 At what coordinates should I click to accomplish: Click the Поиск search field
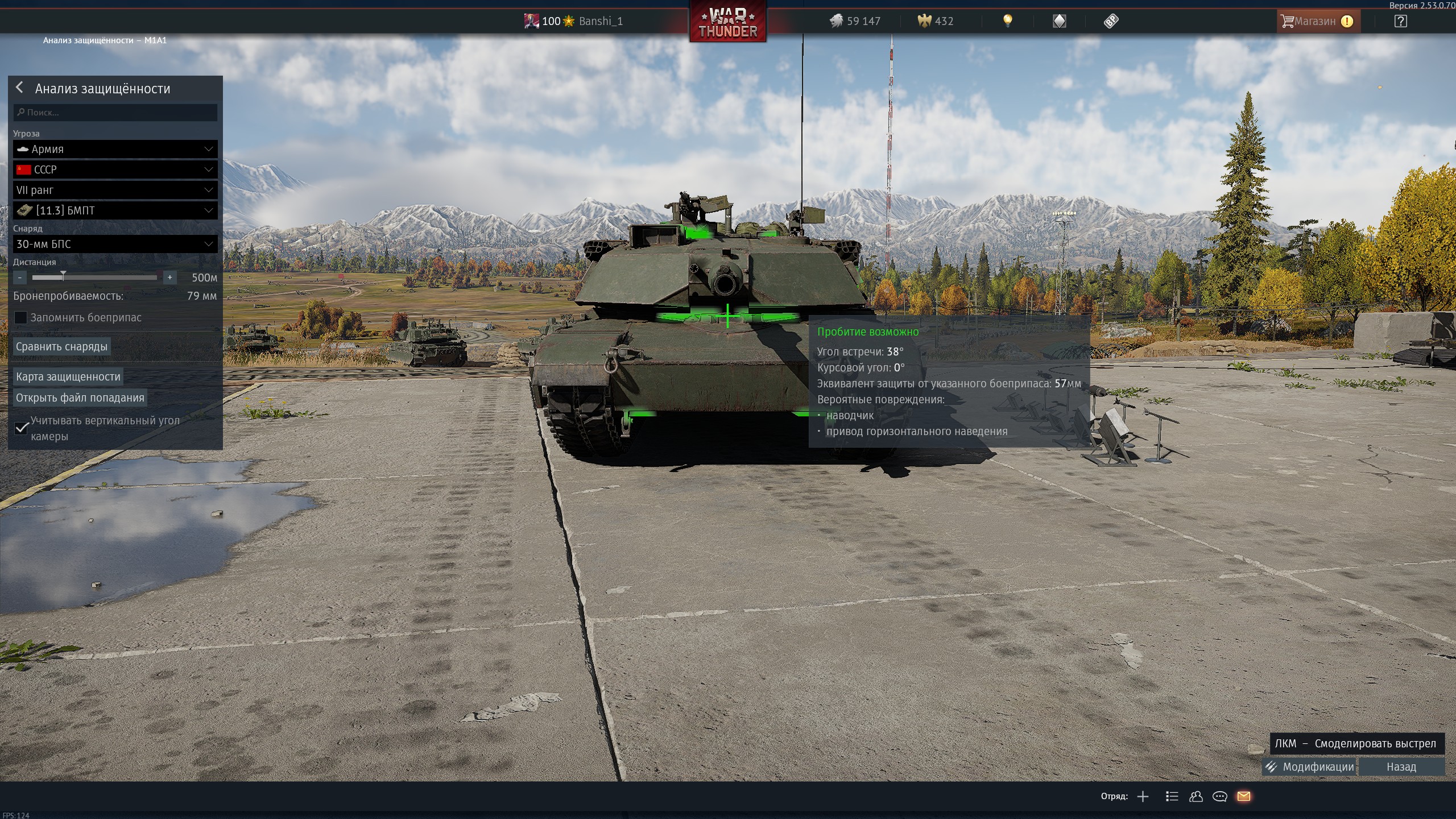(x=115, y=113)
